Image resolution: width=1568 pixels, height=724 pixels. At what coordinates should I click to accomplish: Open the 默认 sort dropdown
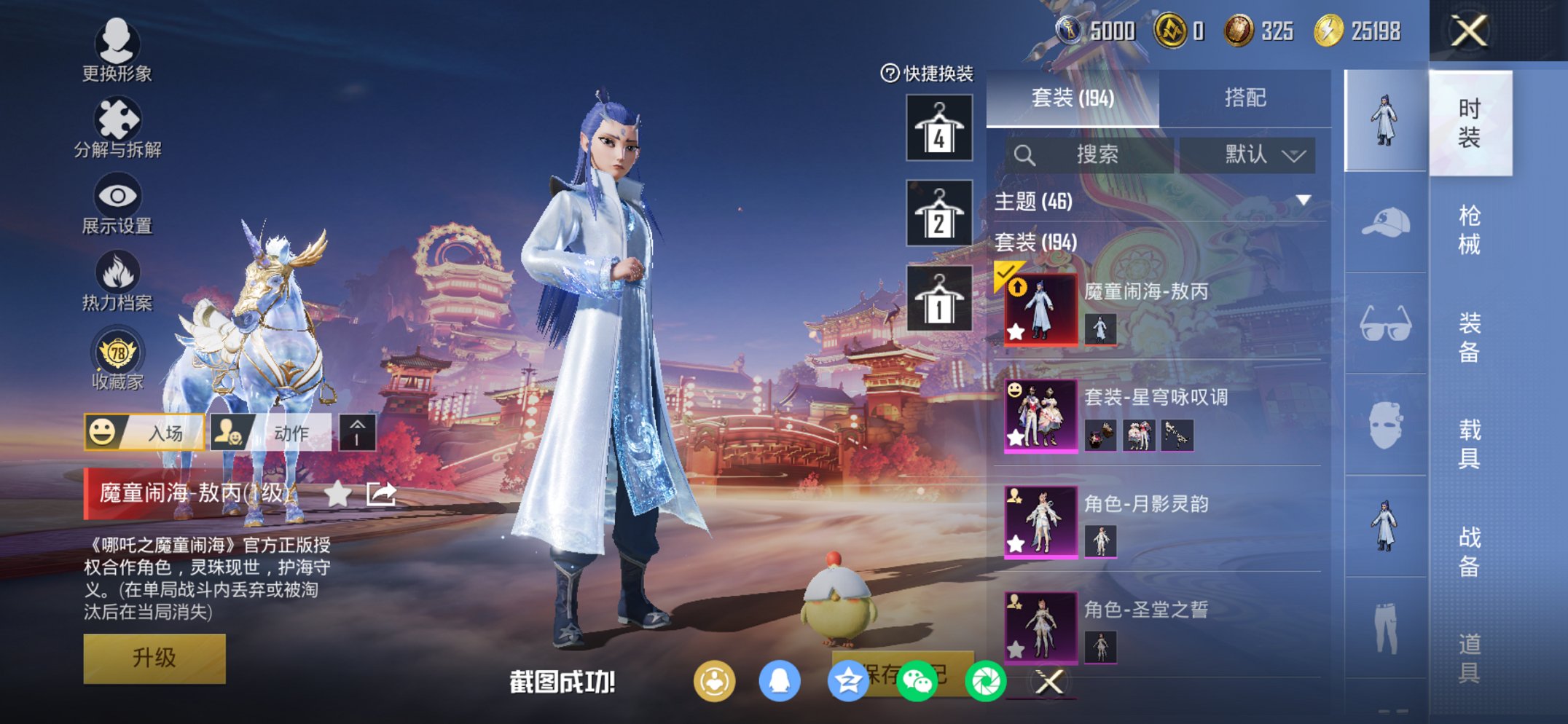click(1248, 154)
